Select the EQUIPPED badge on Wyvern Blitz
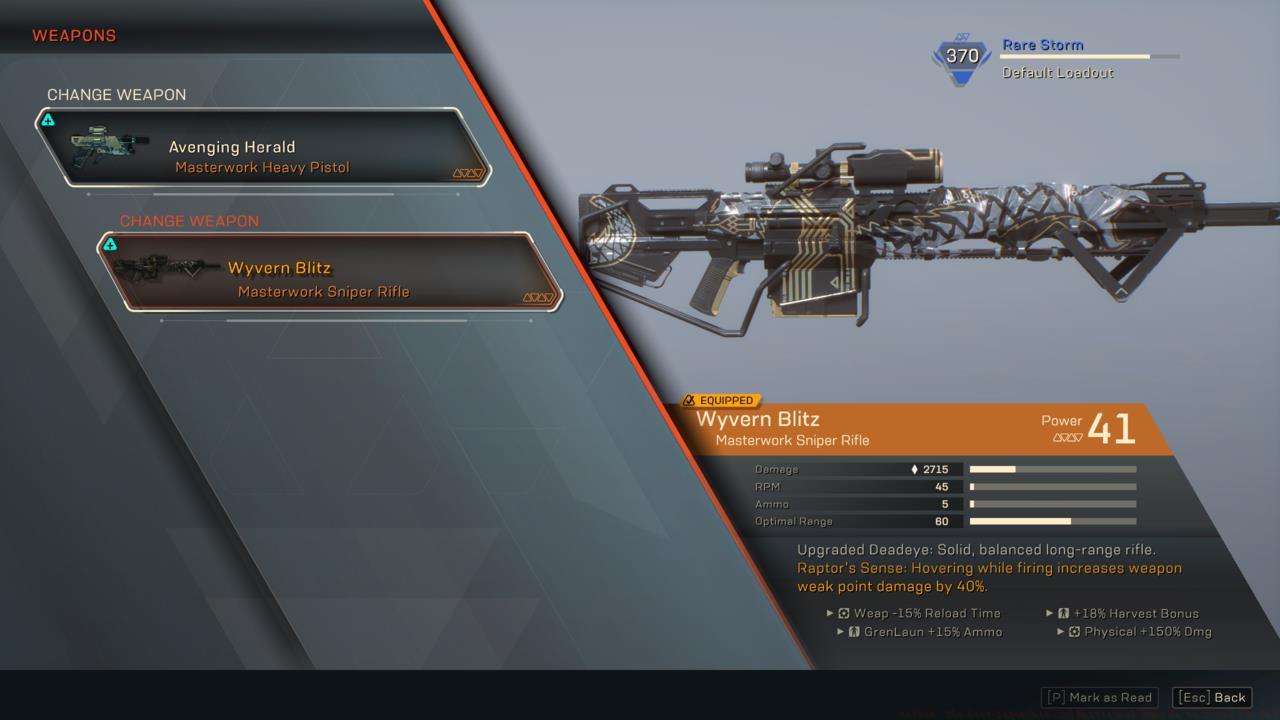 722,399
